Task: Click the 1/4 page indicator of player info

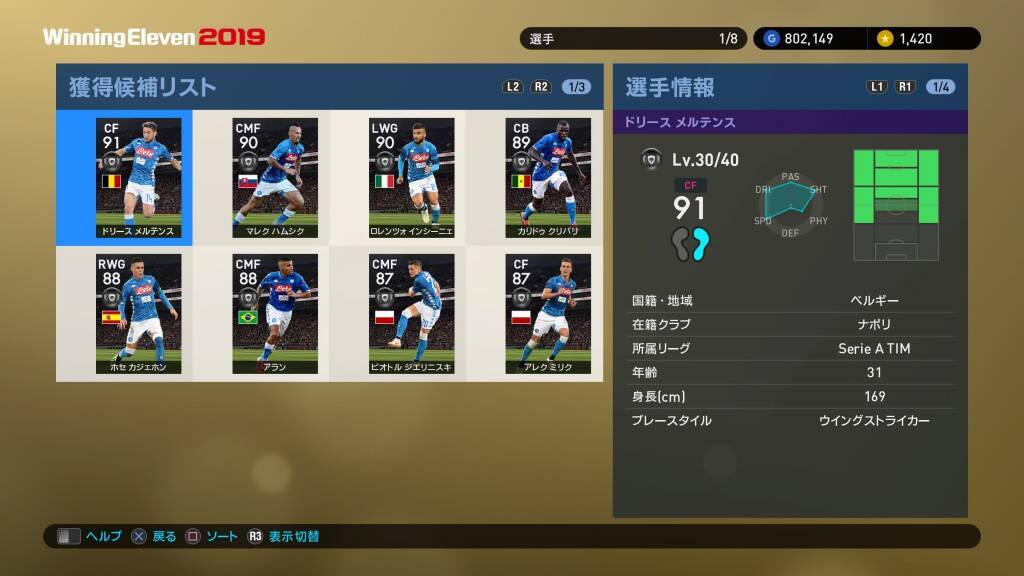Action: pos(941,87)
